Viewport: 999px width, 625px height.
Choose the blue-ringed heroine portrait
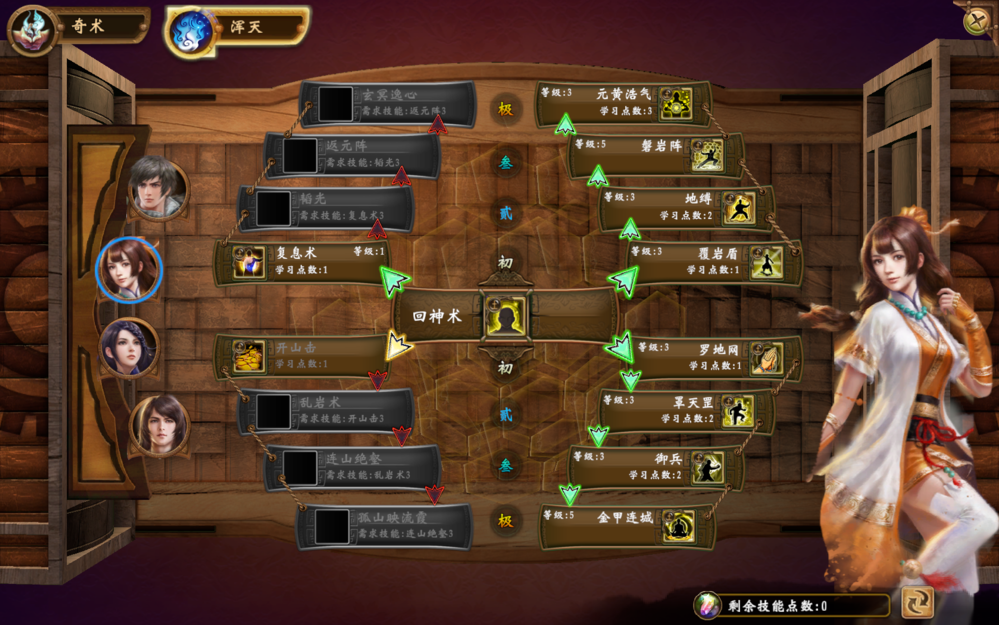tap(129, 268)
